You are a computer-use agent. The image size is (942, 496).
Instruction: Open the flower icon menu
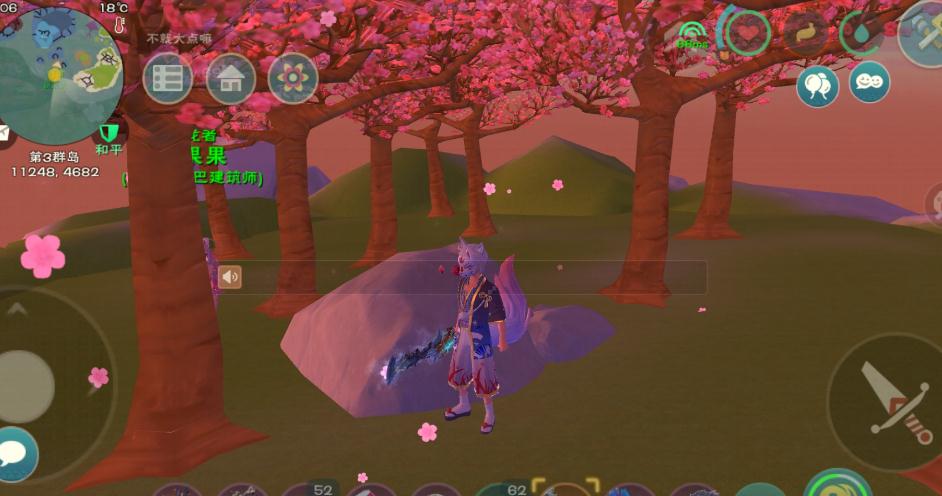[x=293, y=79]
